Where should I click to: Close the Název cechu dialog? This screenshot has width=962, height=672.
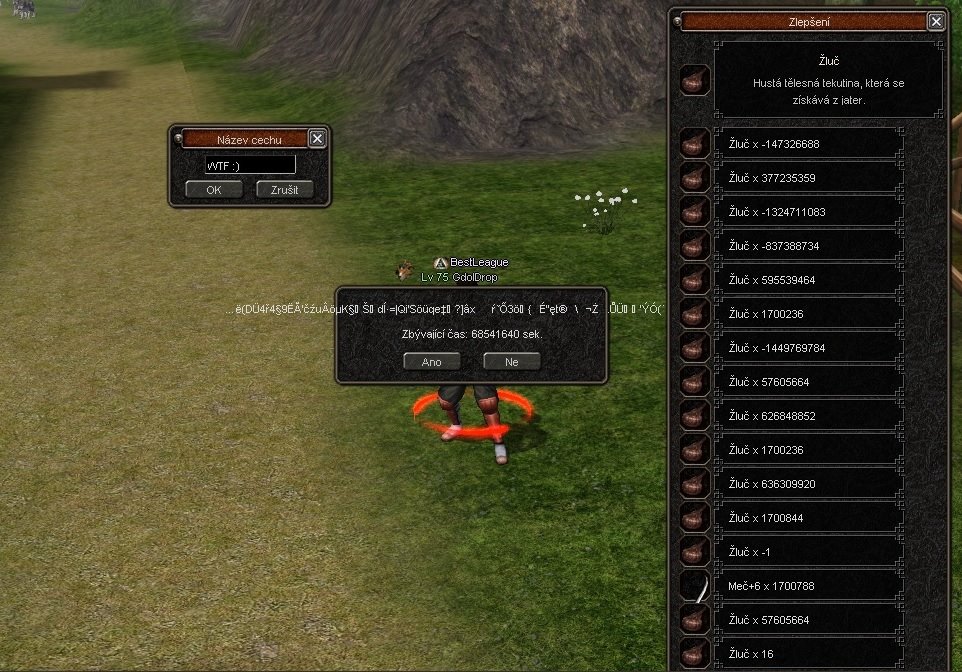(x=317, y=139)
